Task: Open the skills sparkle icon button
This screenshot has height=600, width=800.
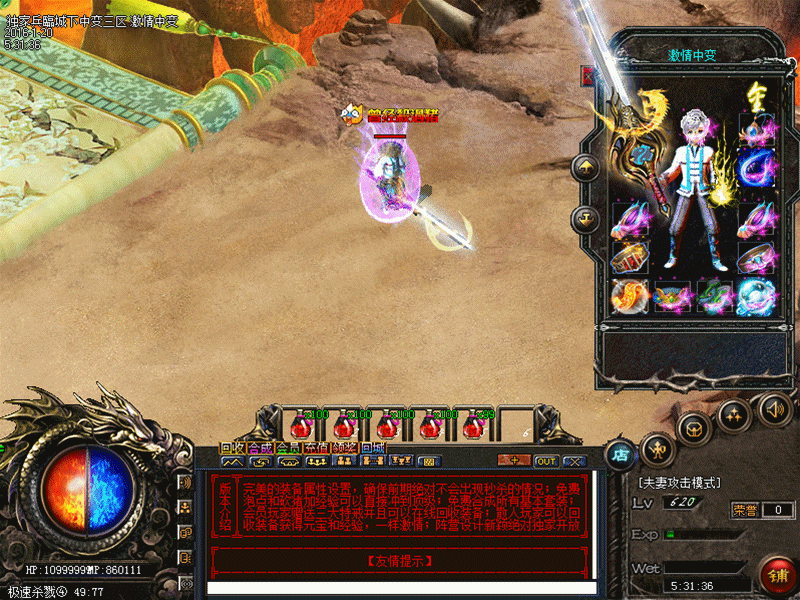Action: pyautogui.click(x=735, y=413)
